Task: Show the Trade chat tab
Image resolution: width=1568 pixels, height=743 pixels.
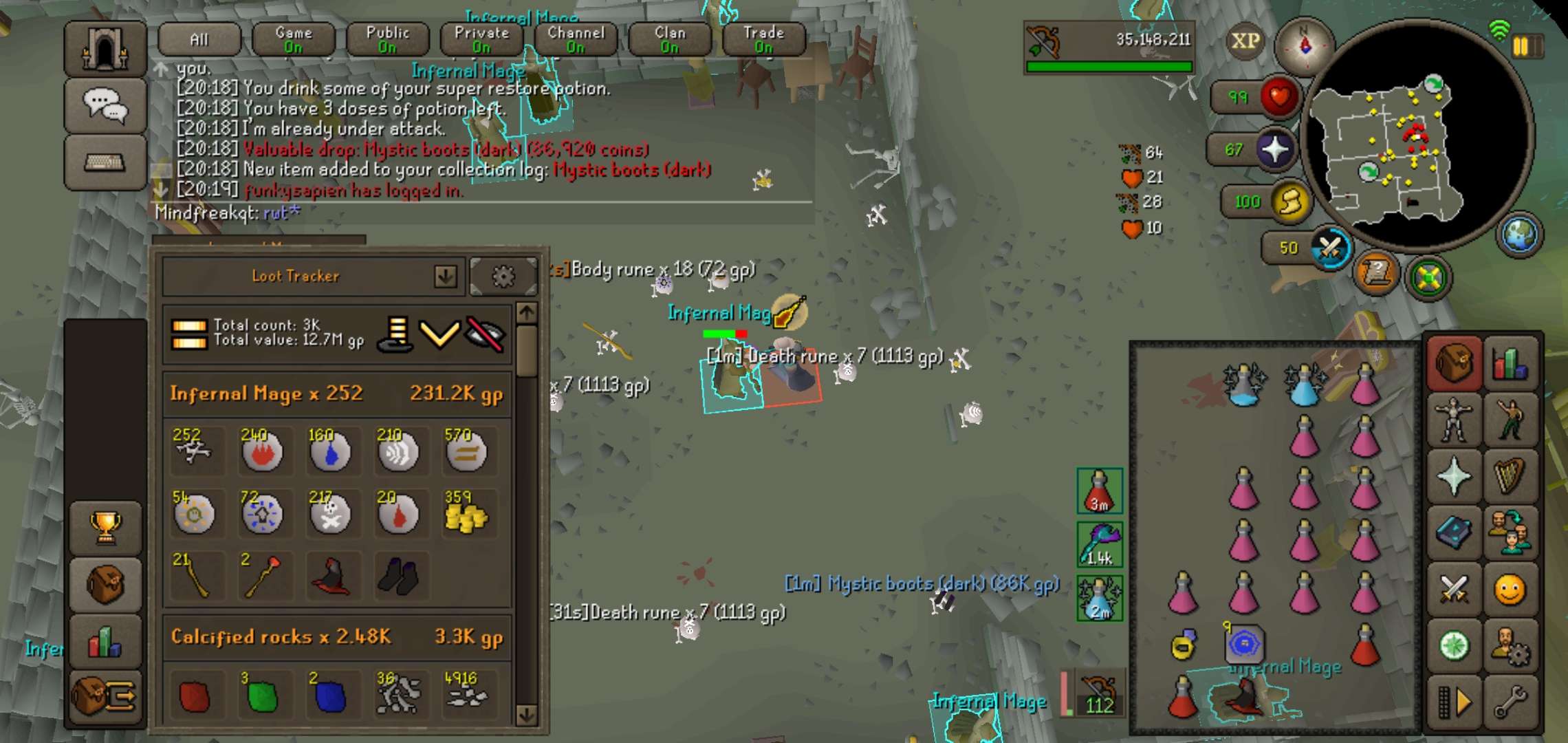Action: click(763, 39)
